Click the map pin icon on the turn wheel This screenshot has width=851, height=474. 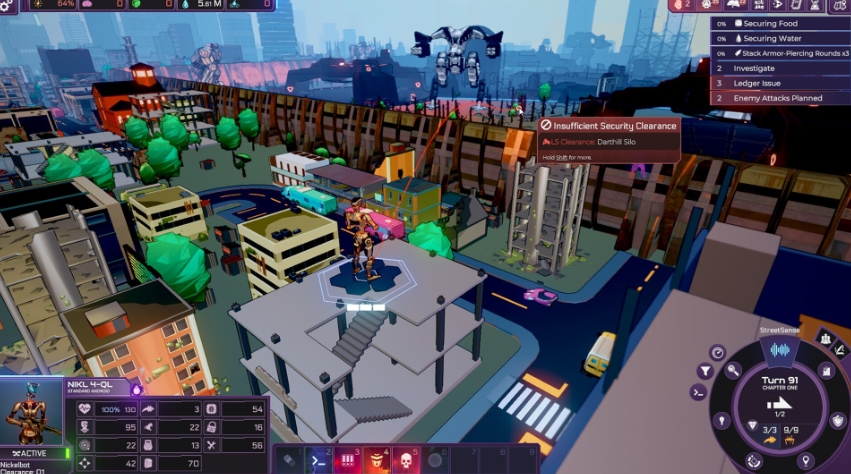pyautogui.click(x=805, y=460)
